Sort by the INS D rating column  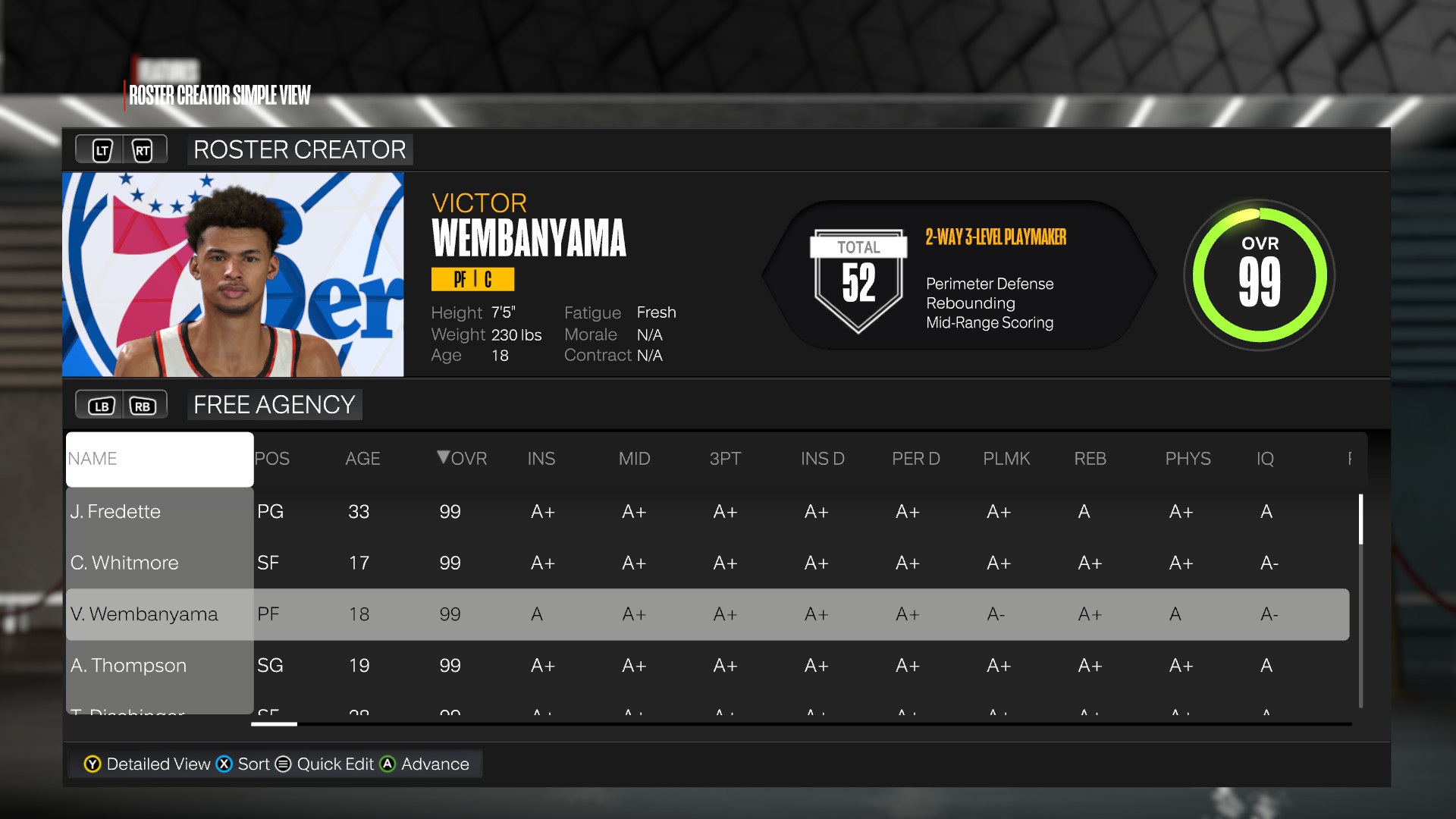[x=822, y=459]
